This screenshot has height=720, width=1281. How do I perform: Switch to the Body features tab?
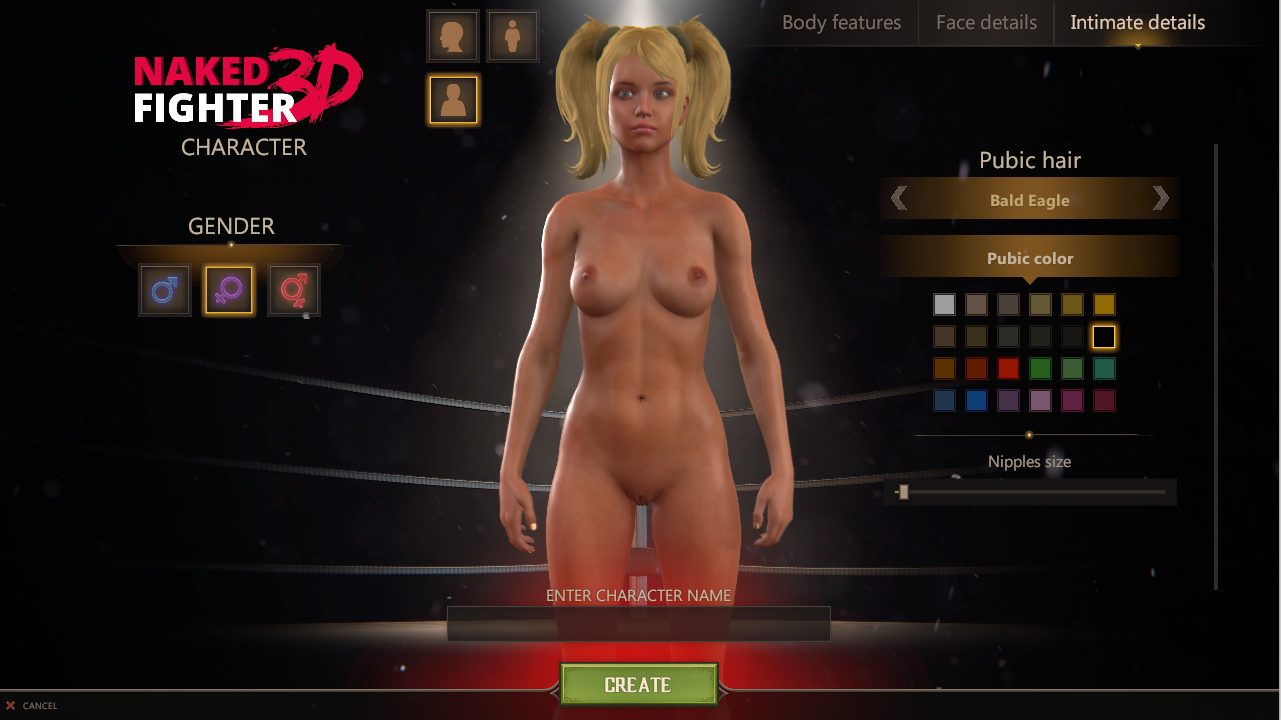click(841, 22)
